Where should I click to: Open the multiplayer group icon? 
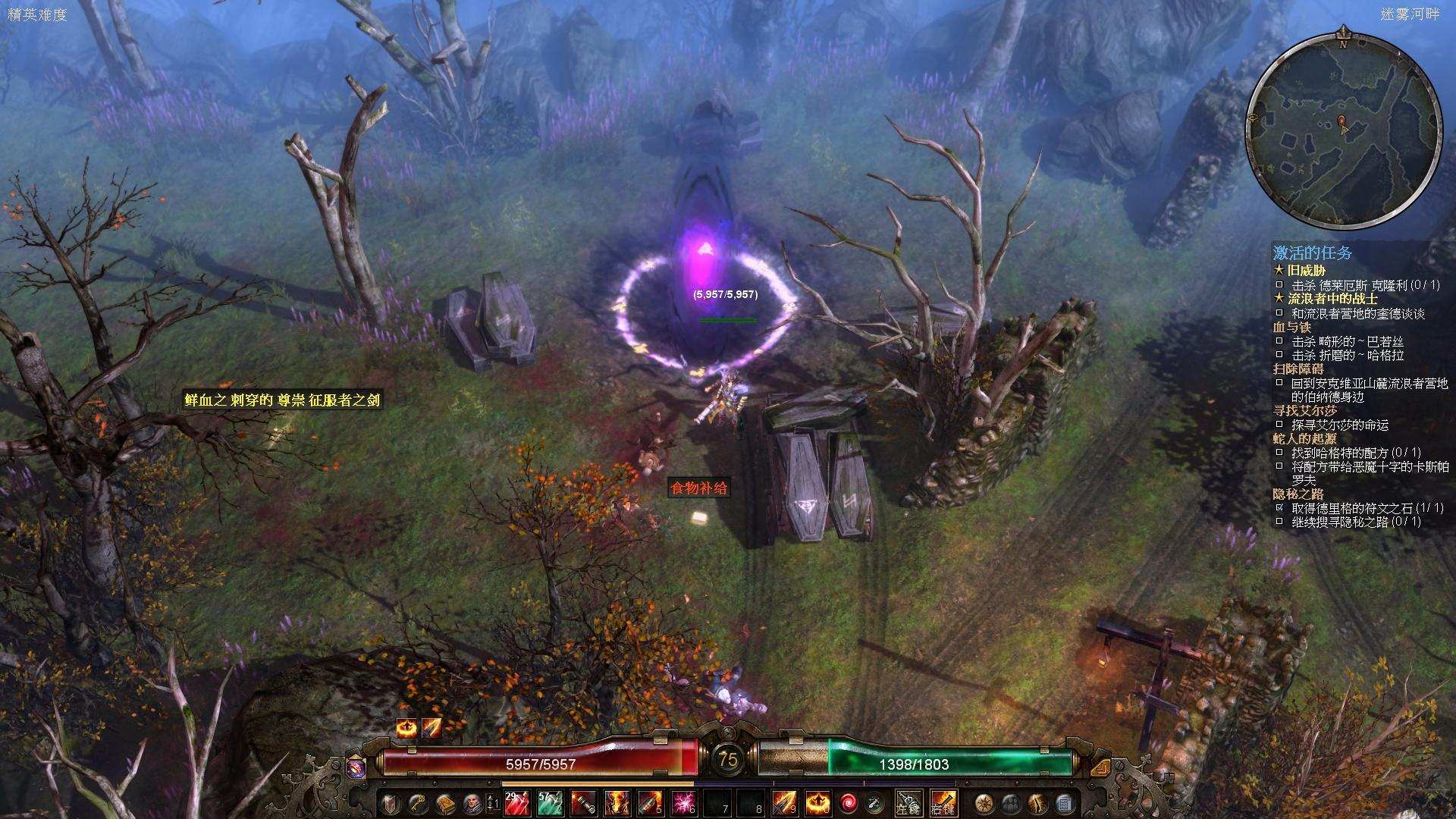coord(1010,802)
